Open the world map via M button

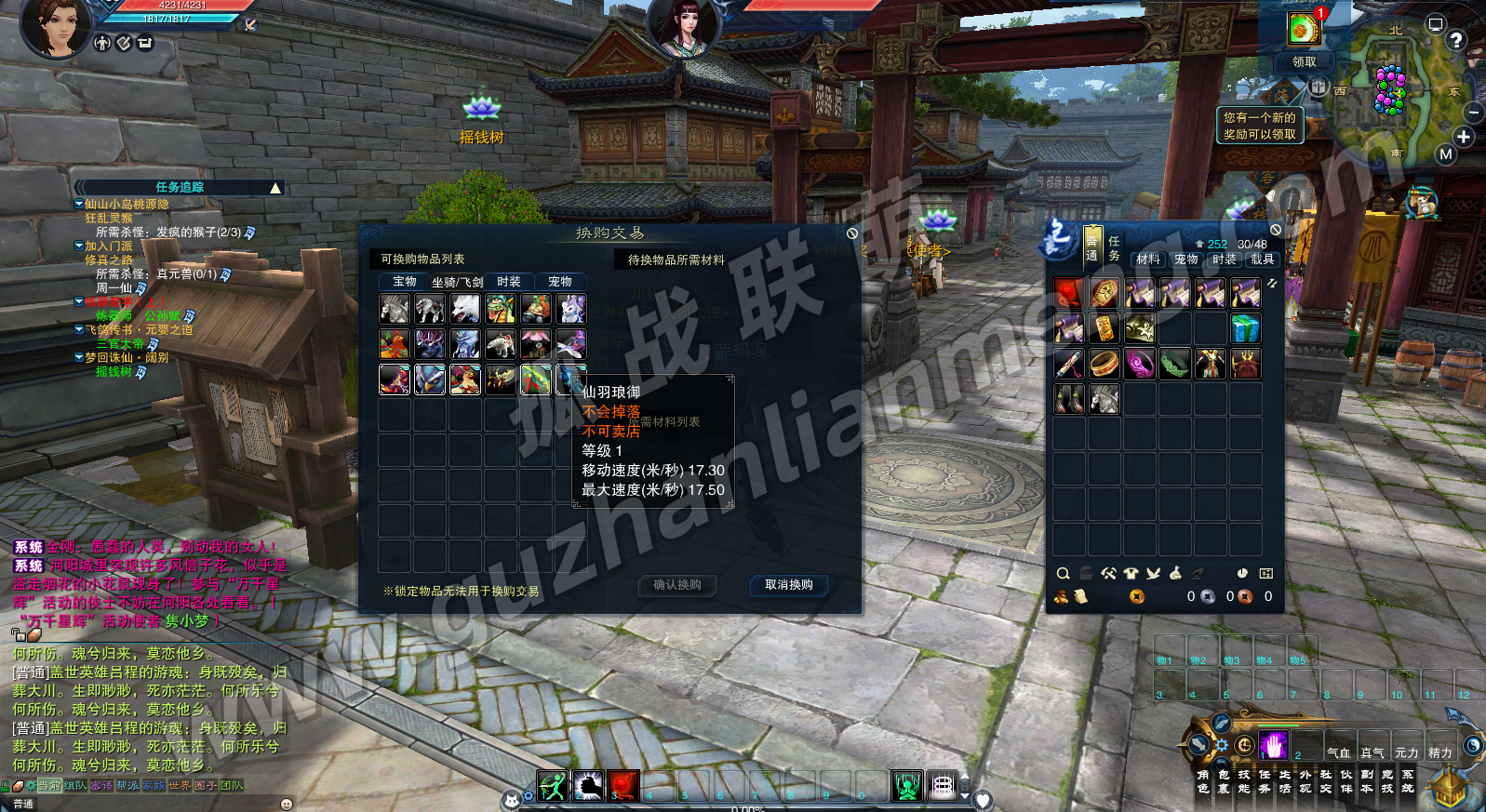click(1445, 154)
